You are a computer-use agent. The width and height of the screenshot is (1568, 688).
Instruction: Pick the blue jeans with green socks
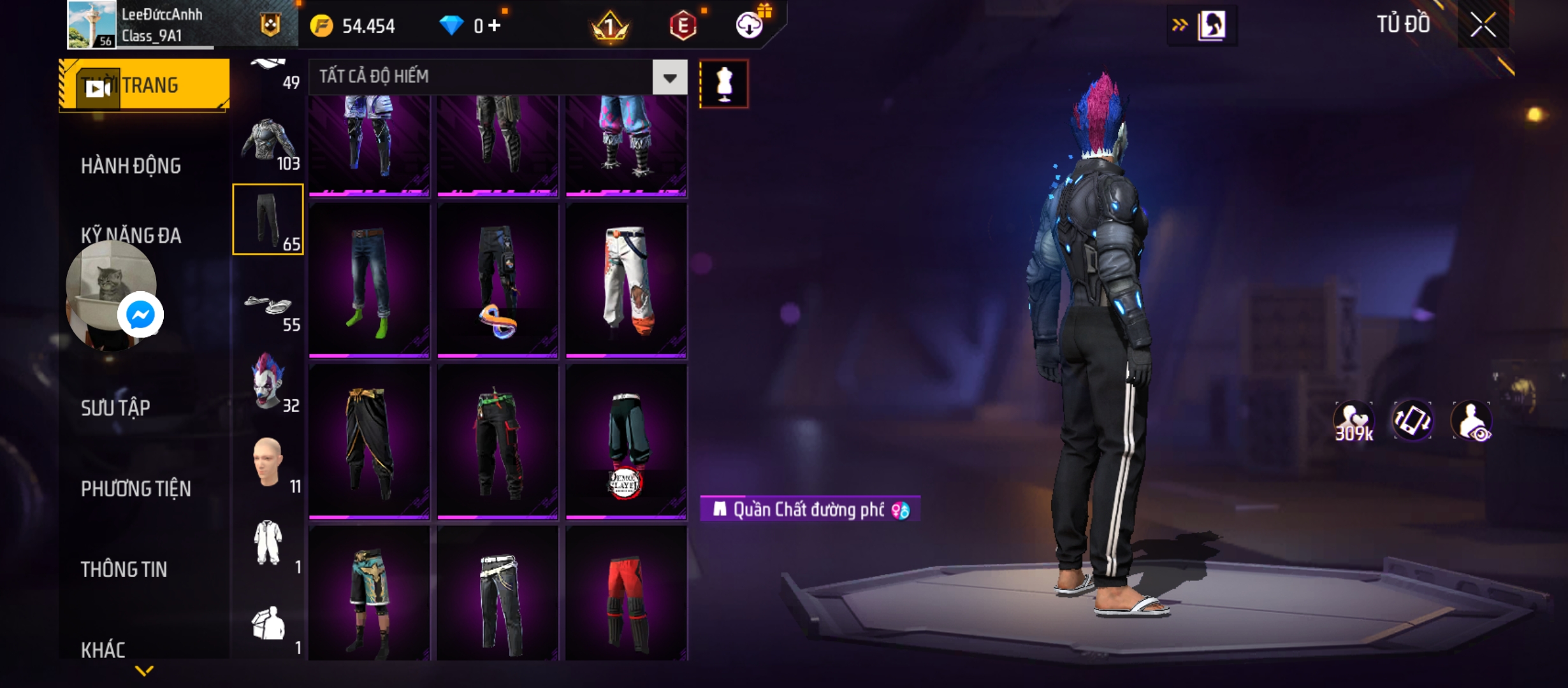(369, 280)
